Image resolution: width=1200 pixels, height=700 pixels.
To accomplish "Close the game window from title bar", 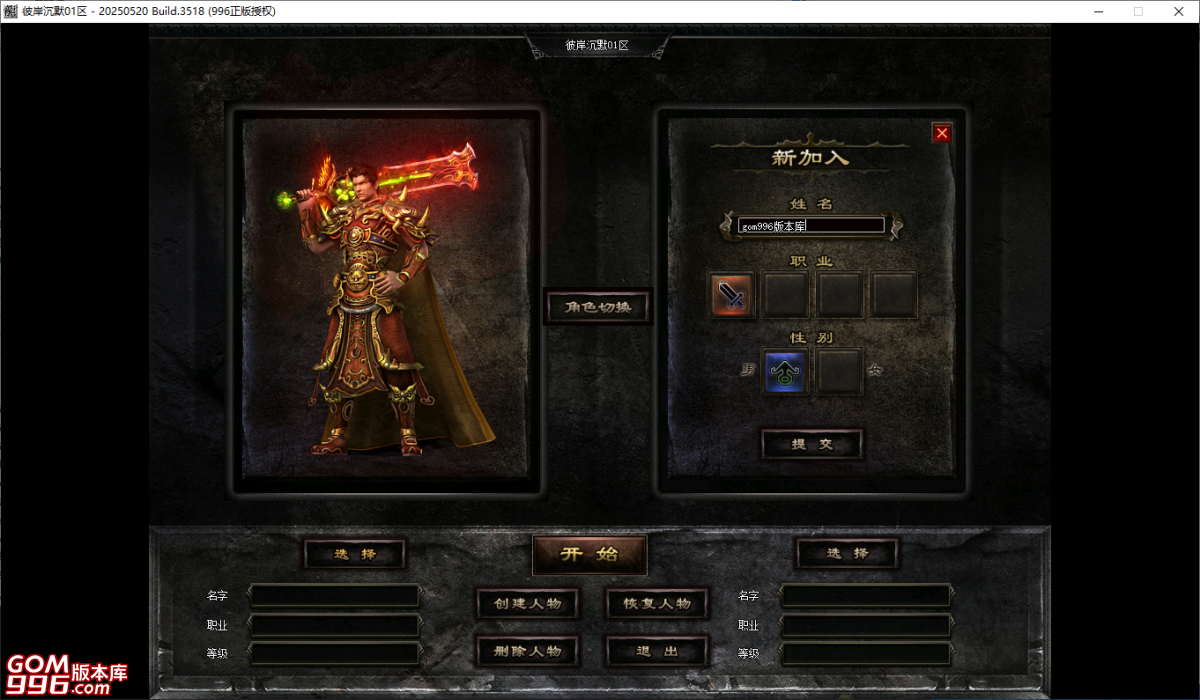I will pyautogui.click(x=1177, y=11).
